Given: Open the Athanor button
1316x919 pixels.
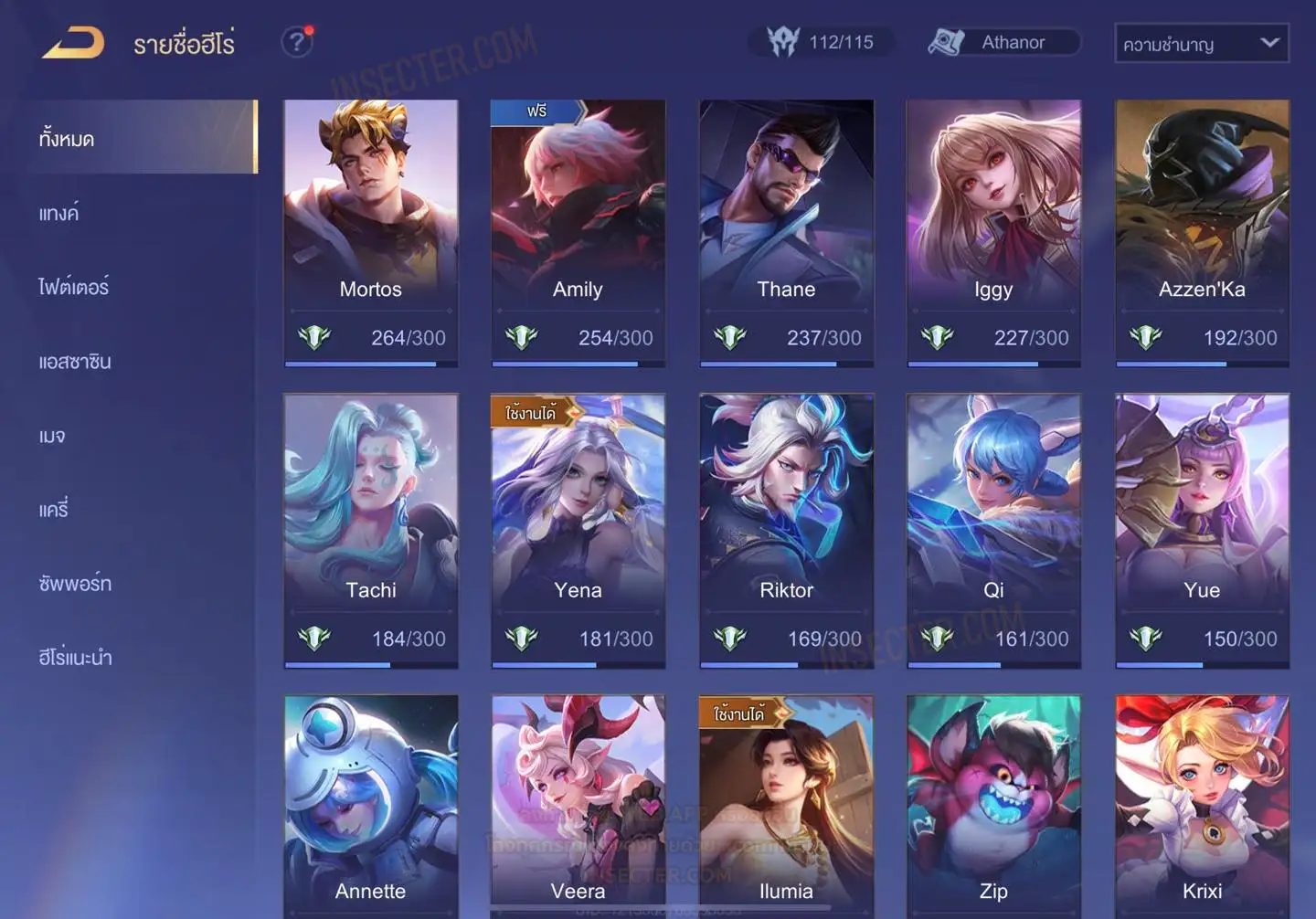Looking at the screenshot, I should click(1003, 42).
